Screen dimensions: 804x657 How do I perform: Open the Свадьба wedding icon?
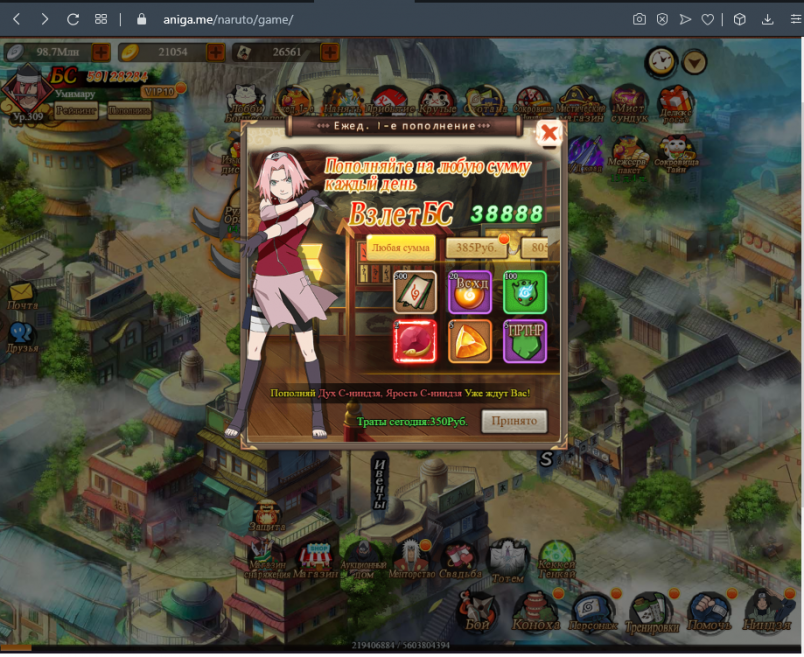[x=459, y=560]
